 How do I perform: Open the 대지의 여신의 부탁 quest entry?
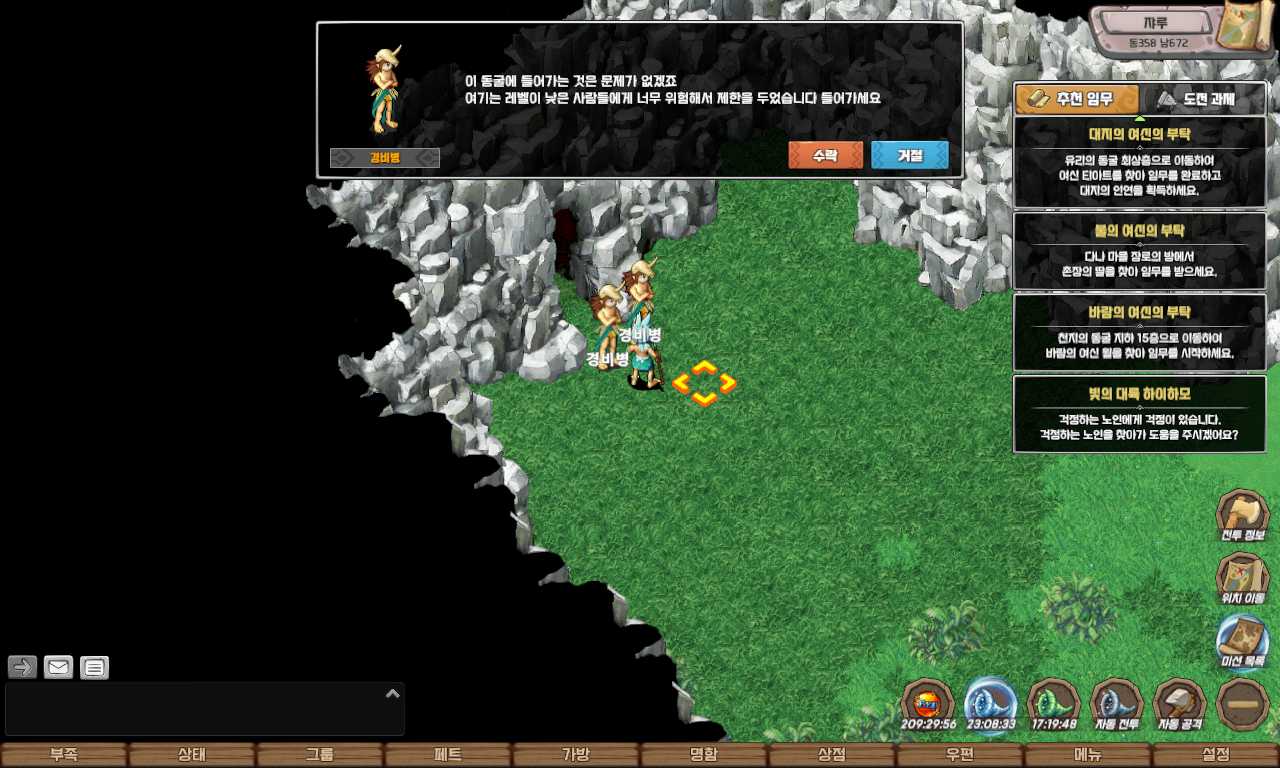(1140, 162)
